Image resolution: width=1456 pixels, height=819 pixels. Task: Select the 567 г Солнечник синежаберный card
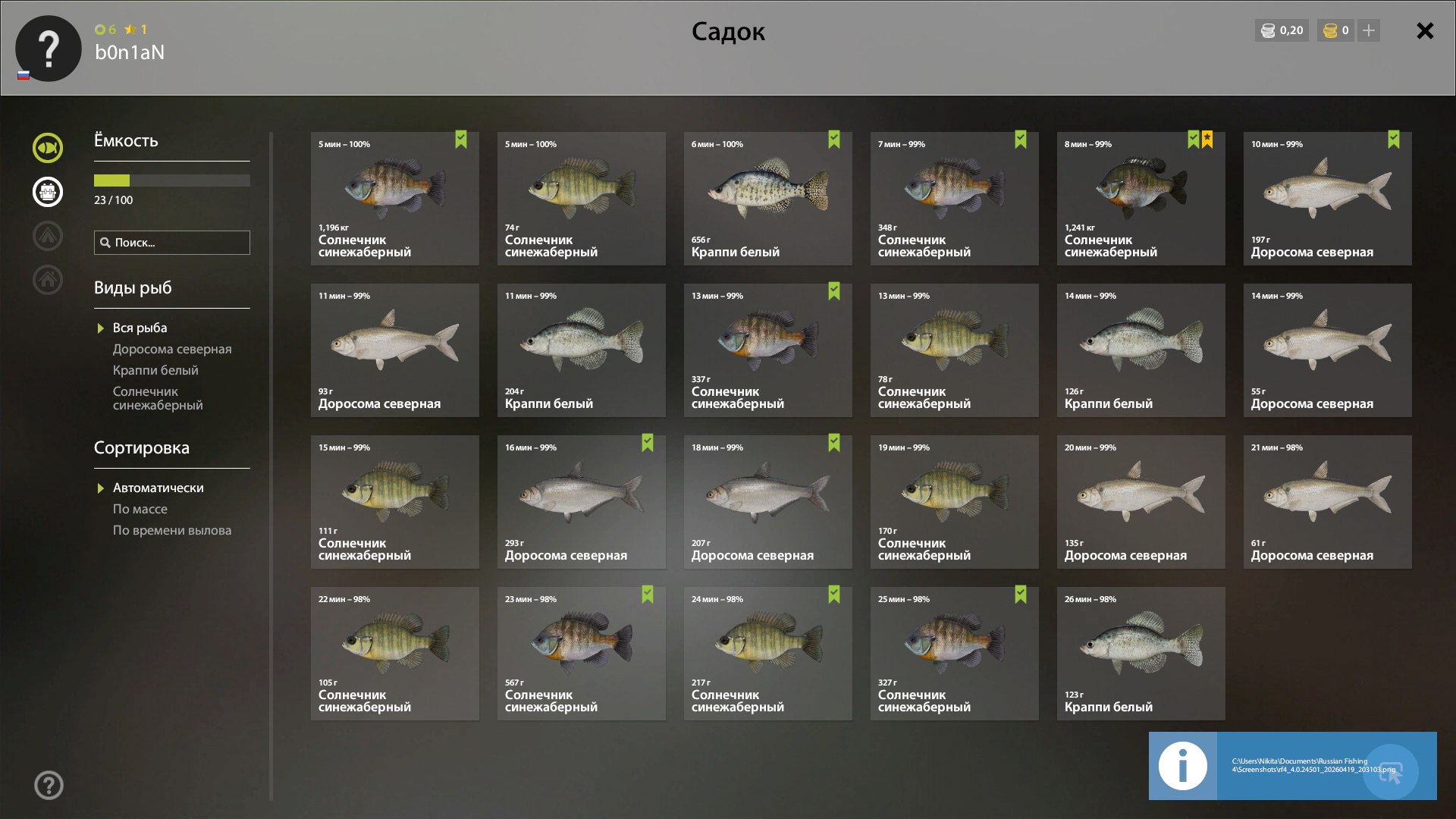(x=581, y=654)
